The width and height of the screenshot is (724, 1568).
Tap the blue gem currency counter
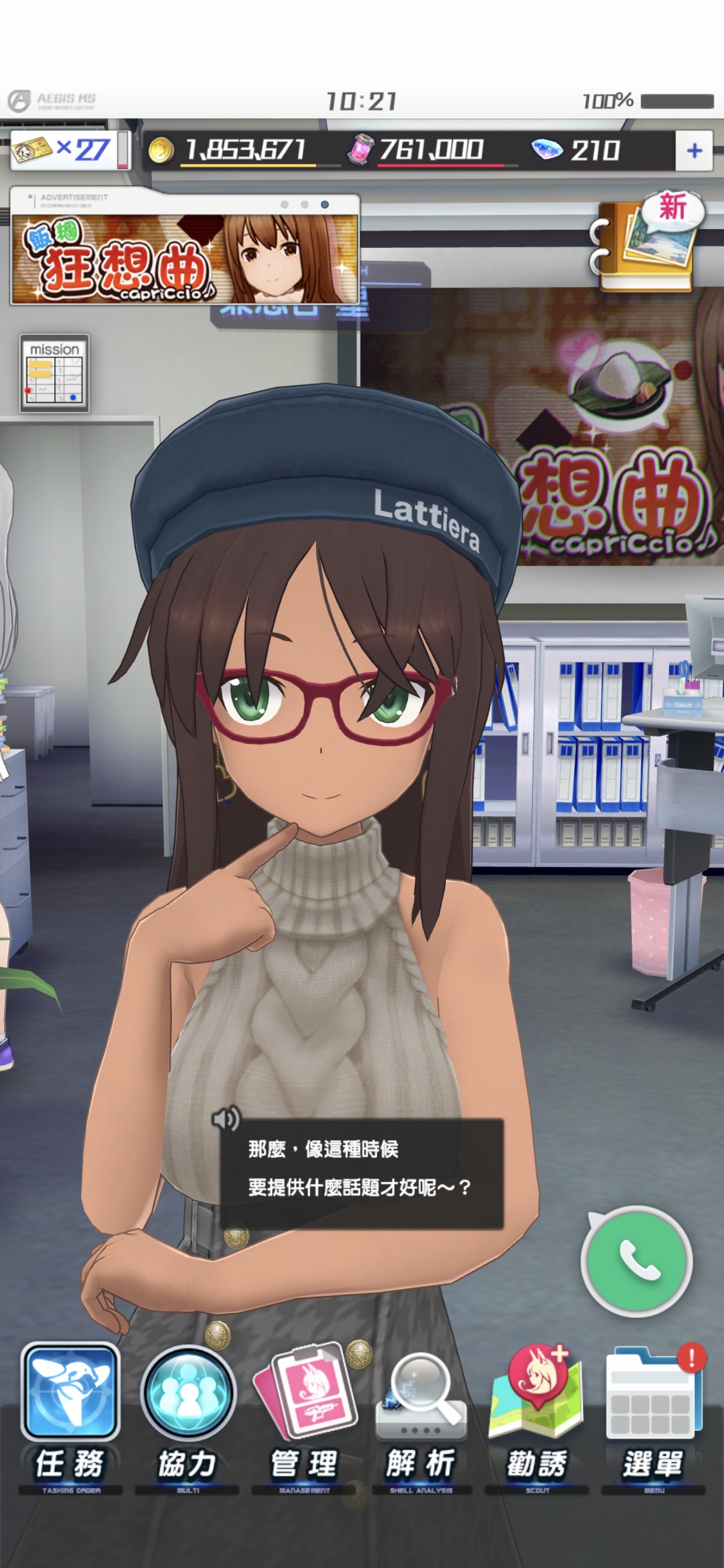(x=575, y=150)
